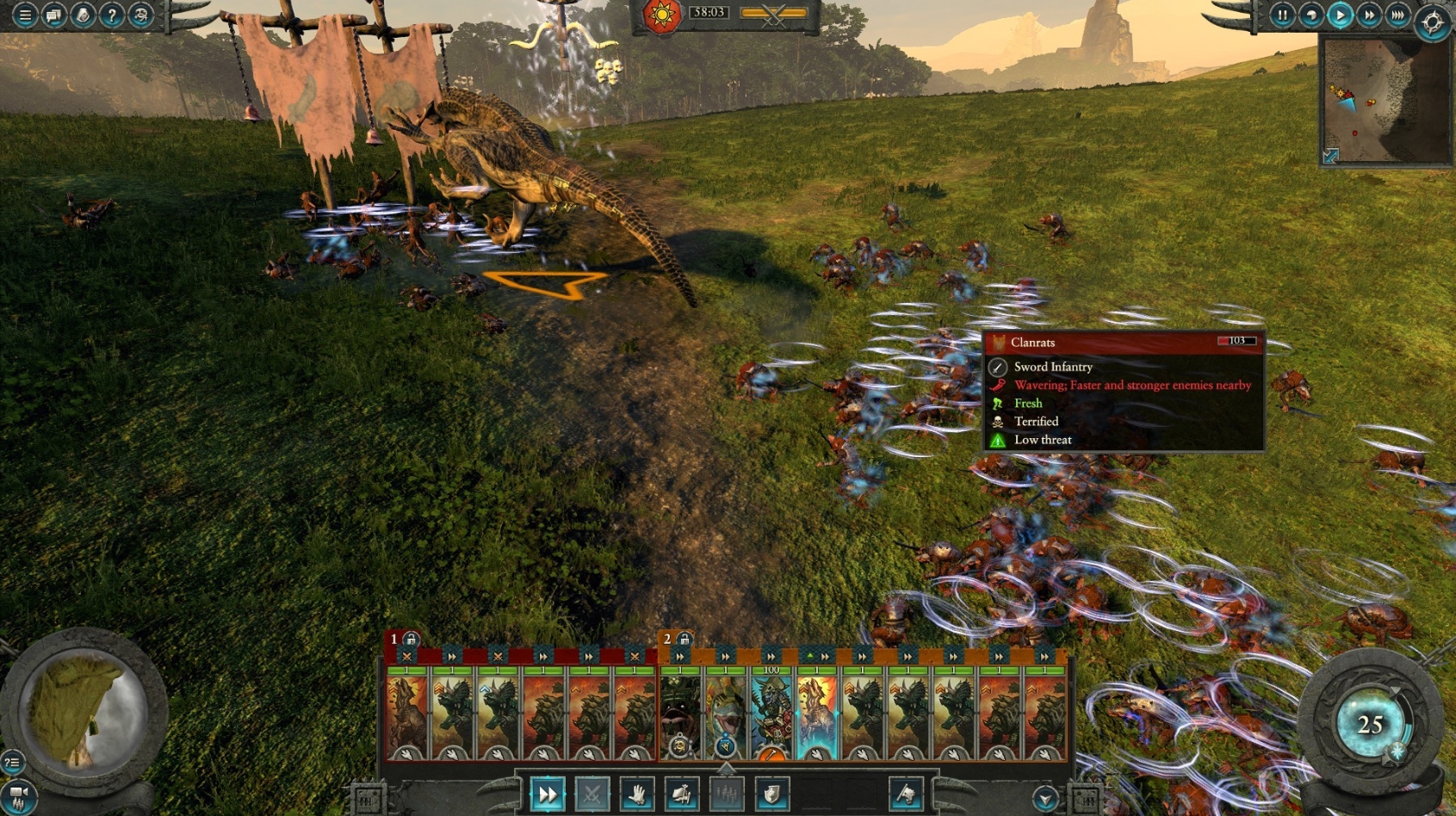The width and height of the screenshot is (1456, 816).
Task: Click the white flag surrender icon top-left
Action: pos(82,15)
